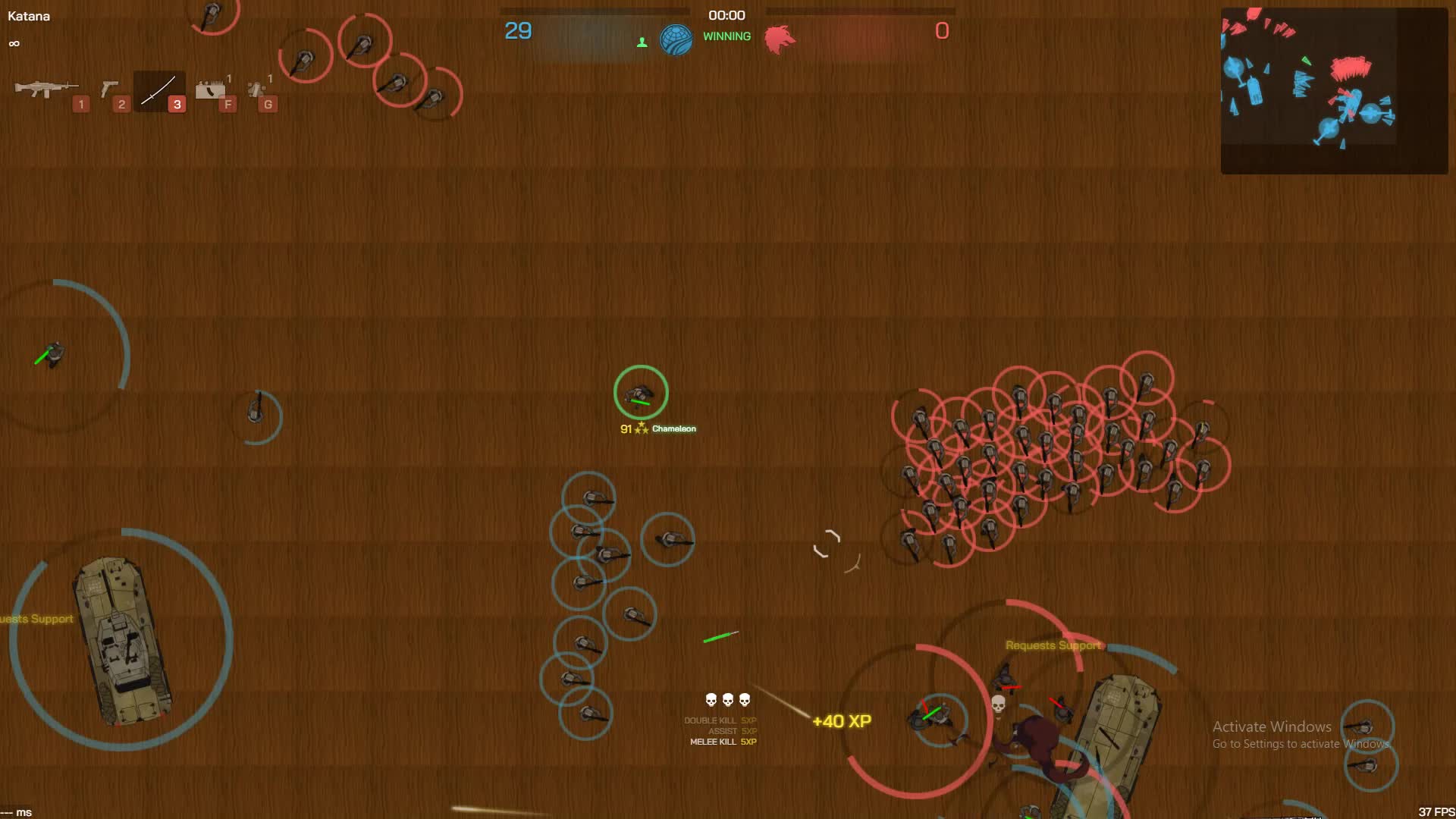Select the claymore gadget bound to F
The height and width of the screenshot is (819, 1456).
(209, 90)
